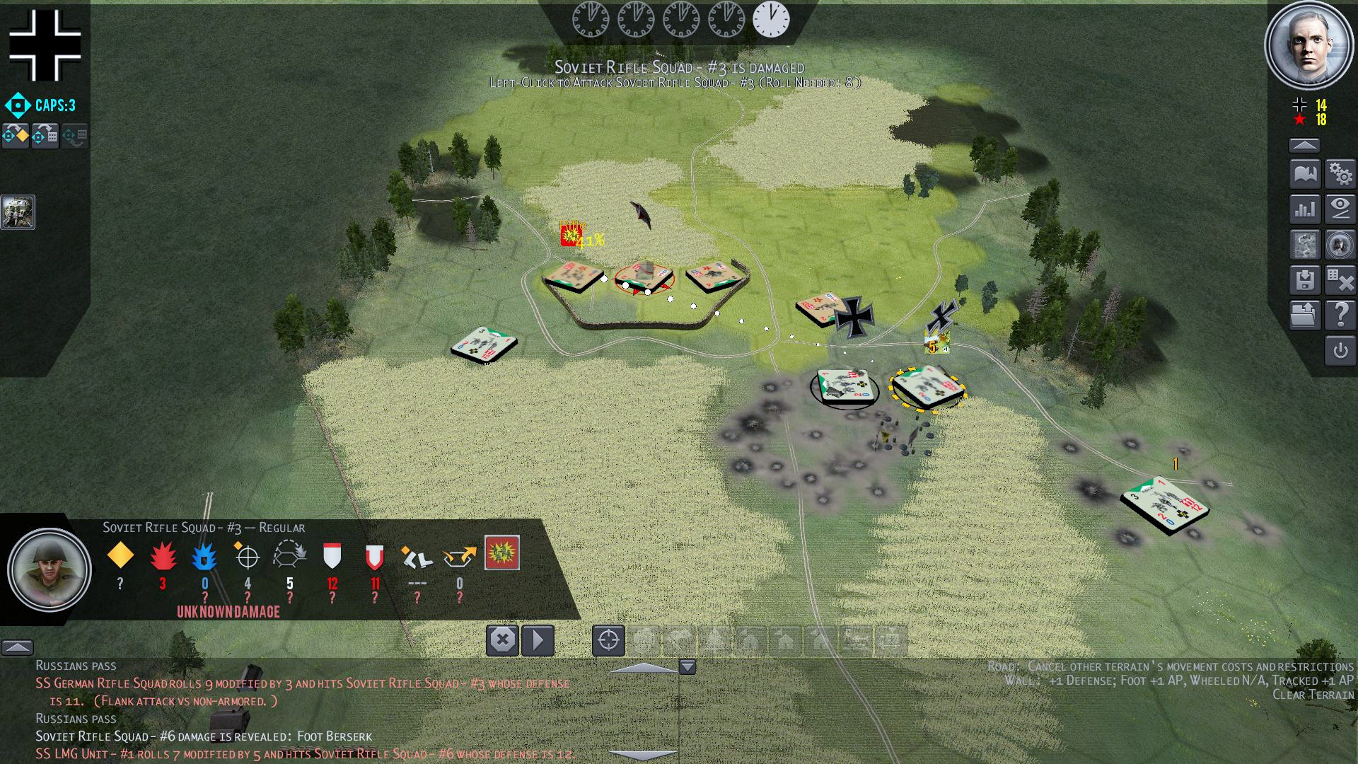
Task: Click the delete-save X grid icon
Action: click(x=1339, y=279)
